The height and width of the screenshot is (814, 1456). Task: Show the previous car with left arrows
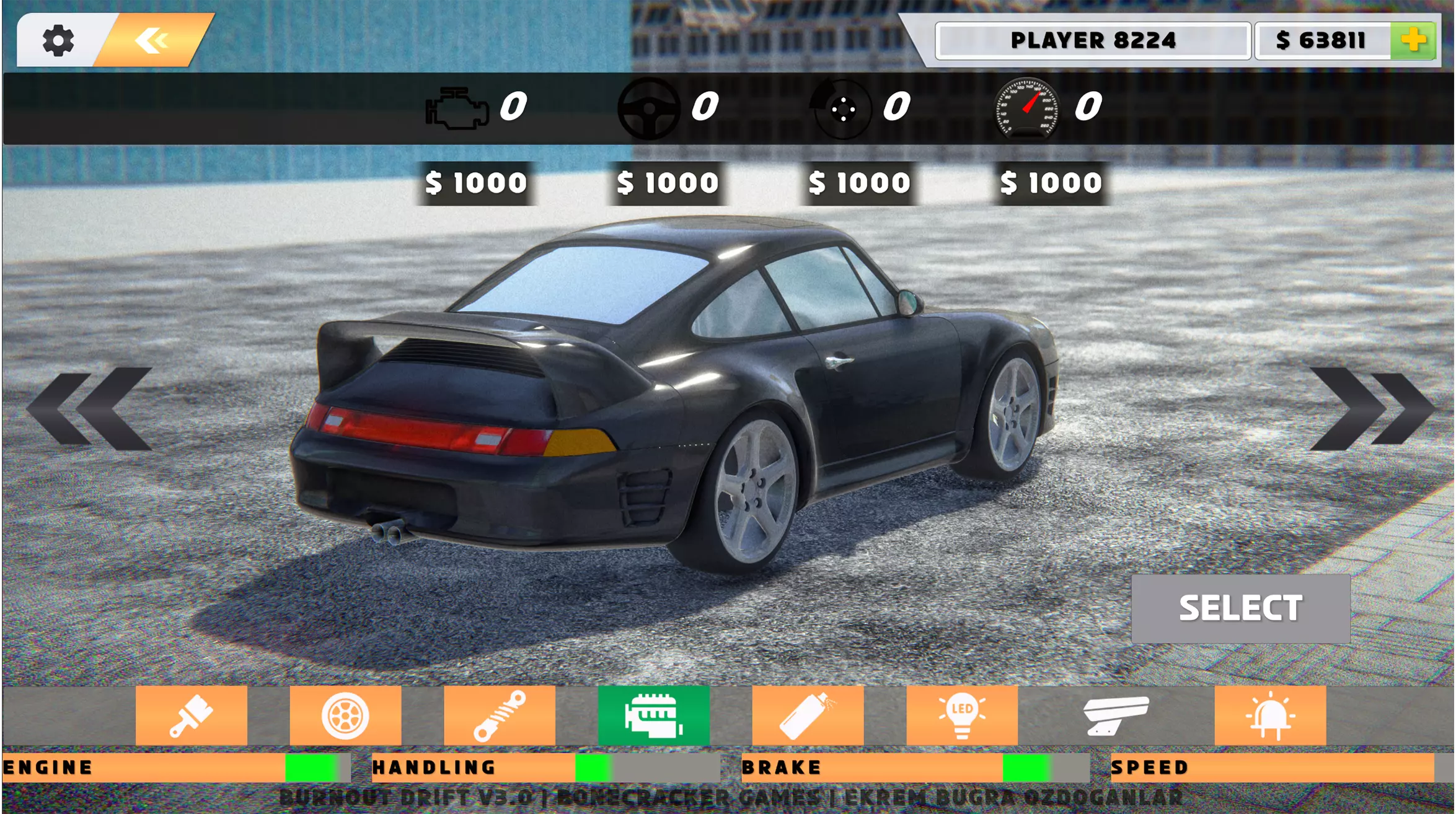tap(90, 408)
